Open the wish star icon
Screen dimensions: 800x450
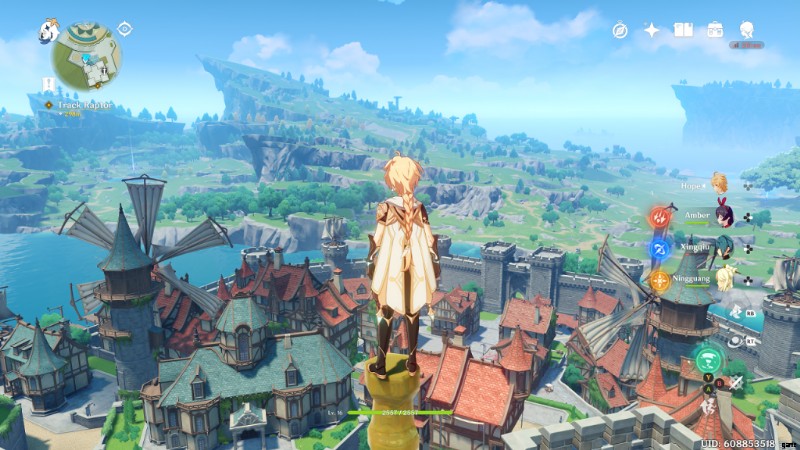(x=651, y=31)
